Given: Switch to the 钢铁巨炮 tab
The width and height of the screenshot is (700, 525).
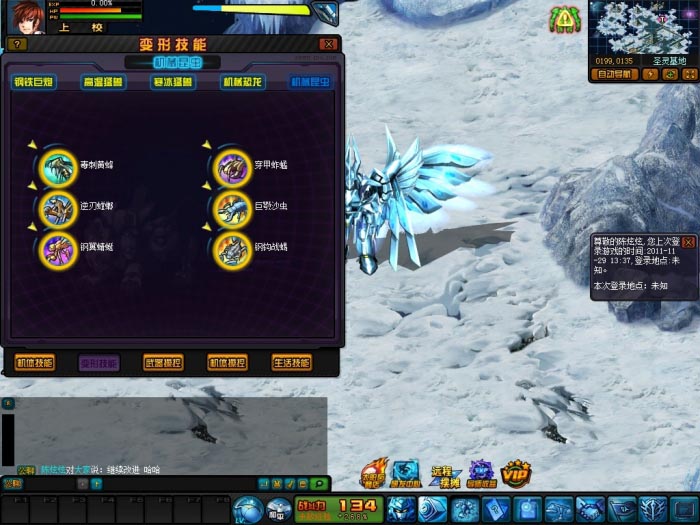Looking at the screenshot, I should pos(34,82).
